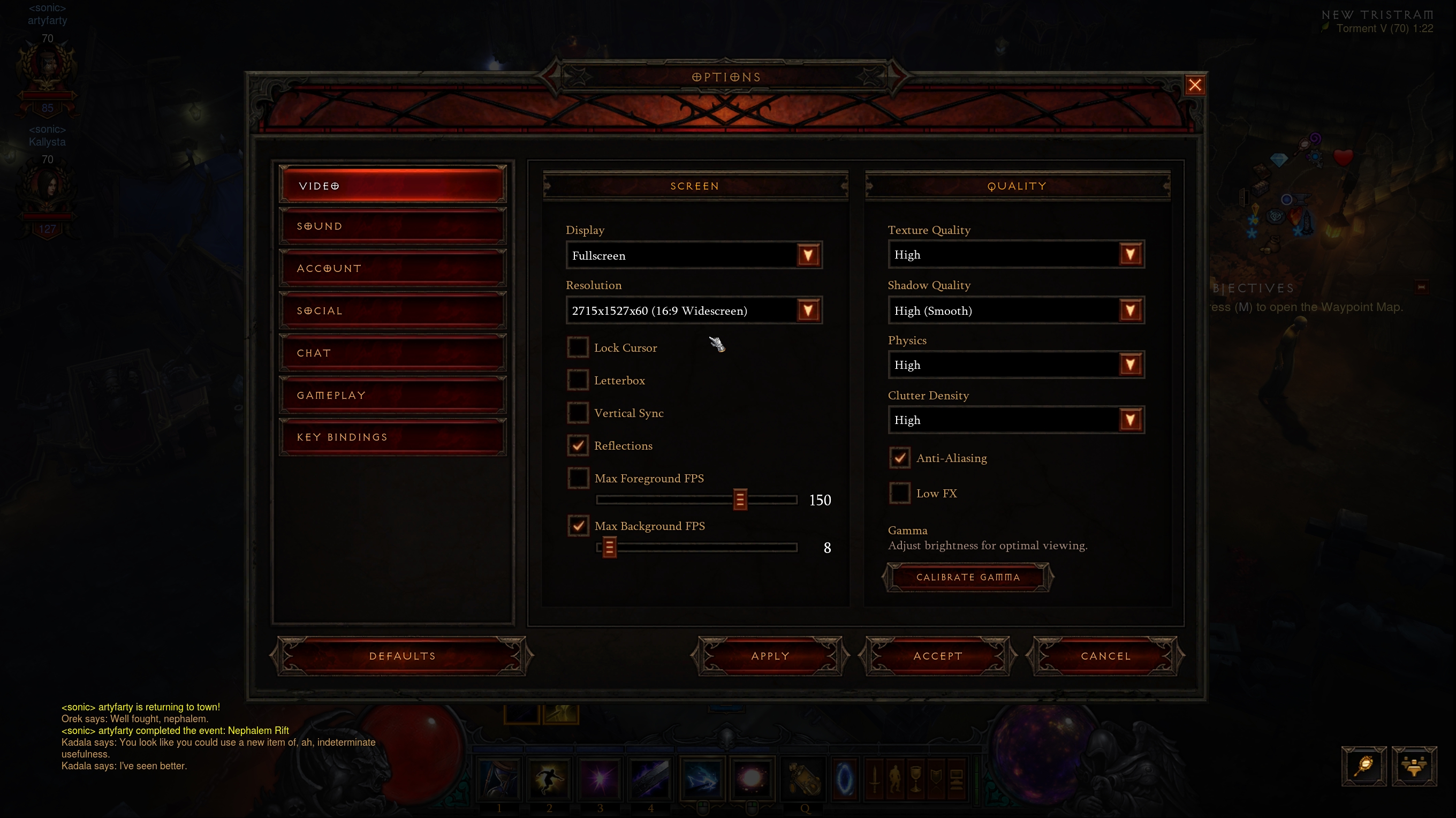Disable the Anti-Aliasing checkbox

899,458
